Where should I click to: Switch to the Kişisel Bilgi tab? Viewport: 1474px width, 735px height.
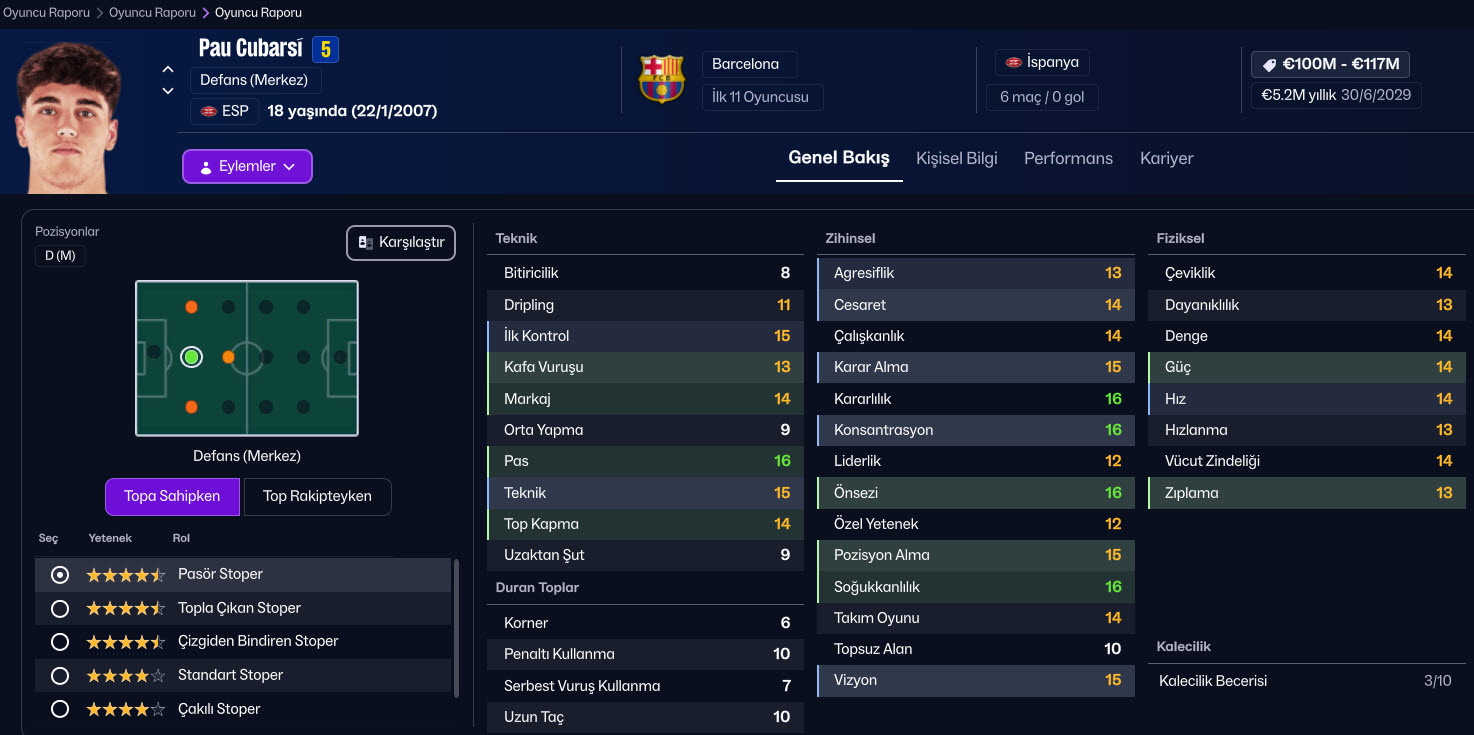click(956, 158)
